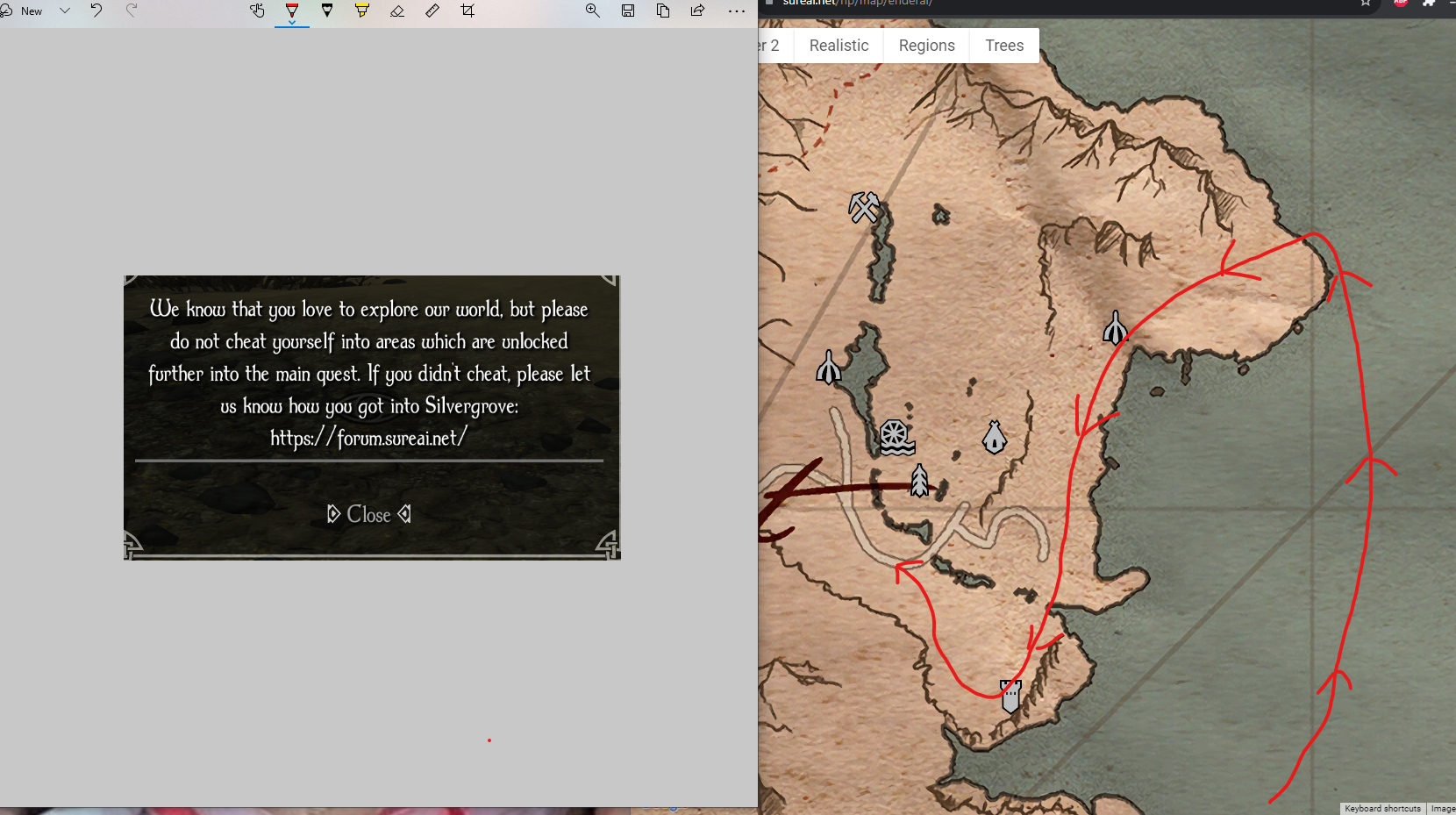Toggle the Regions map overlay
This screenshot has width=1456, height=815.
pos(927,45)
